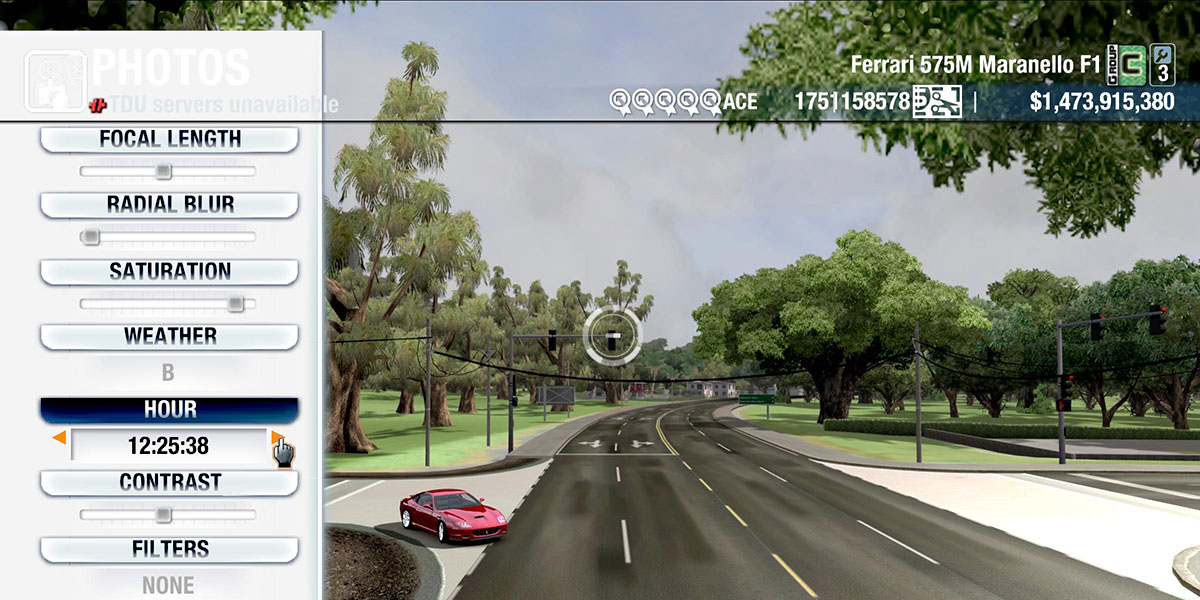
Task: Select the highlighted Hour entry
Action: [169, 410]
